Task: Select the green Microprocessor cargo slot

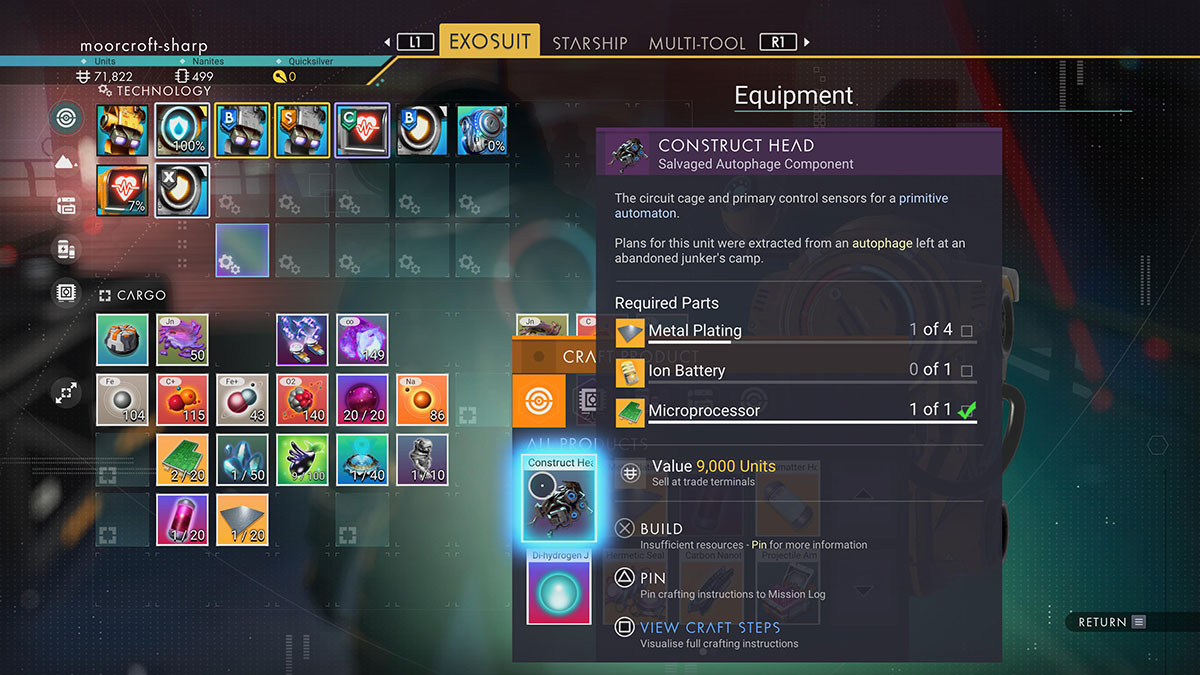Action: click(x=182, y=459)
